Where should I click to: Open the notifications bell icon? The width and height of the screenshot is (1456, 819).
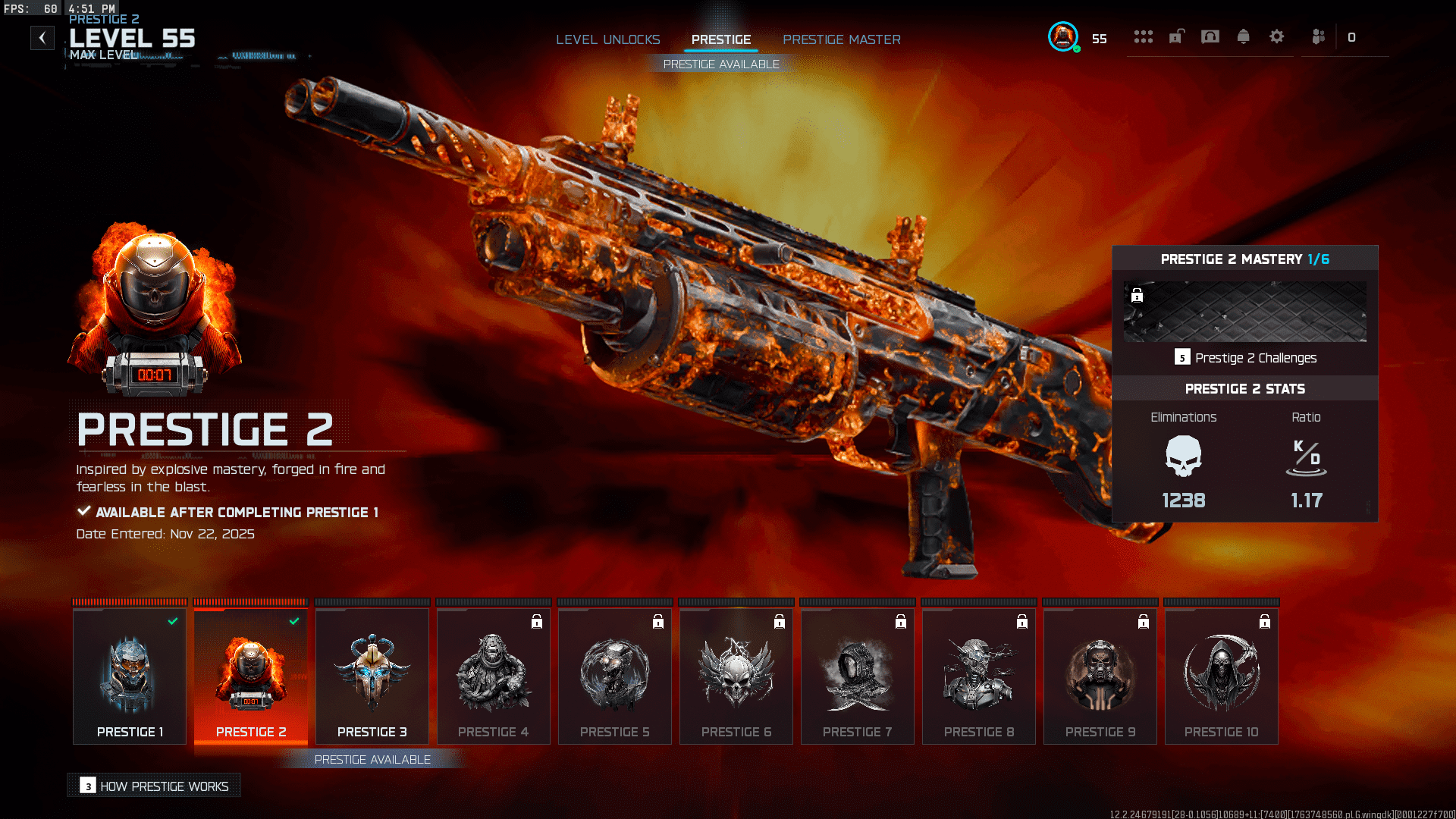pyautogui.click(x=1244, y=36)
